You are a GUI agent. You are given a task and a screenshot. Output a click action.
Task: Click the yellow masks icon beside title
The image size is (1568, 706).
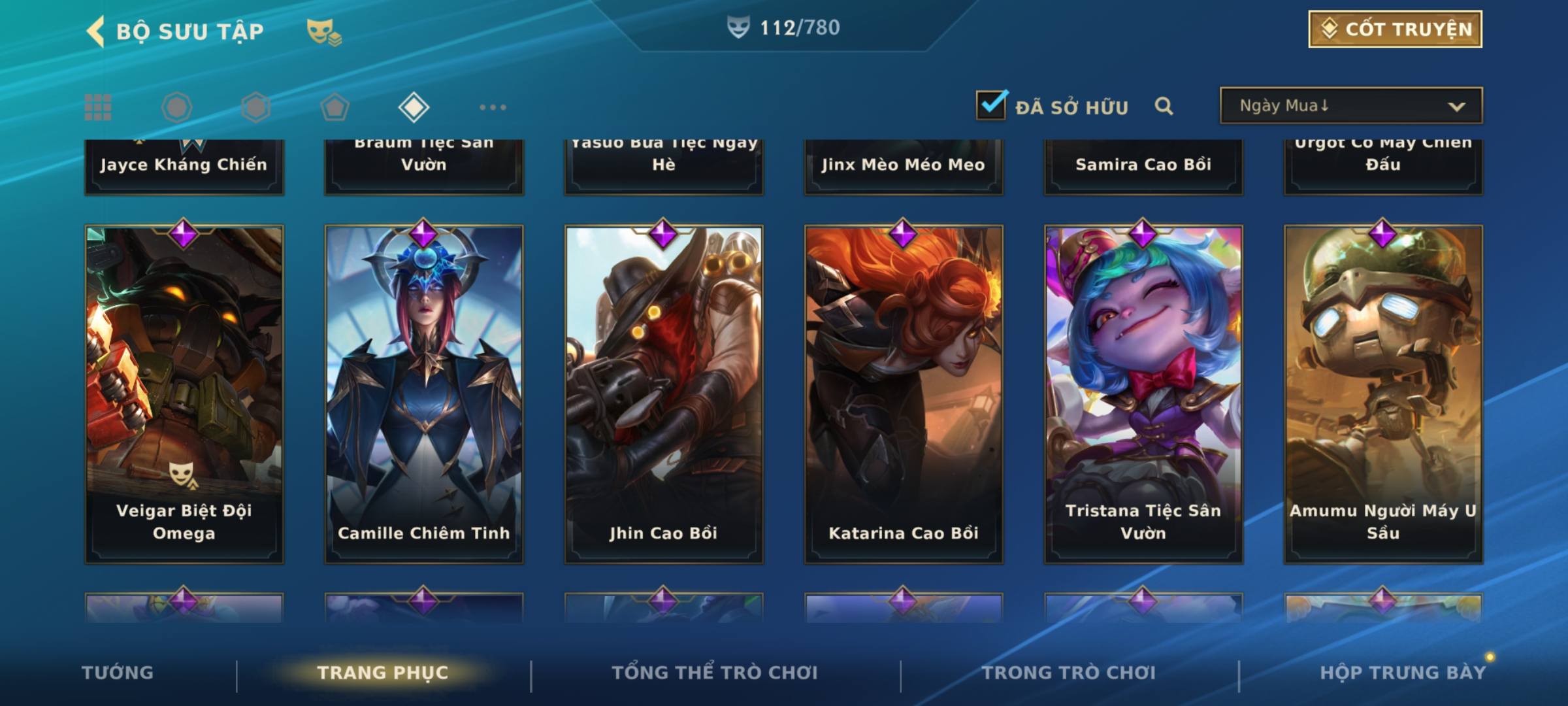pos(323,31)
